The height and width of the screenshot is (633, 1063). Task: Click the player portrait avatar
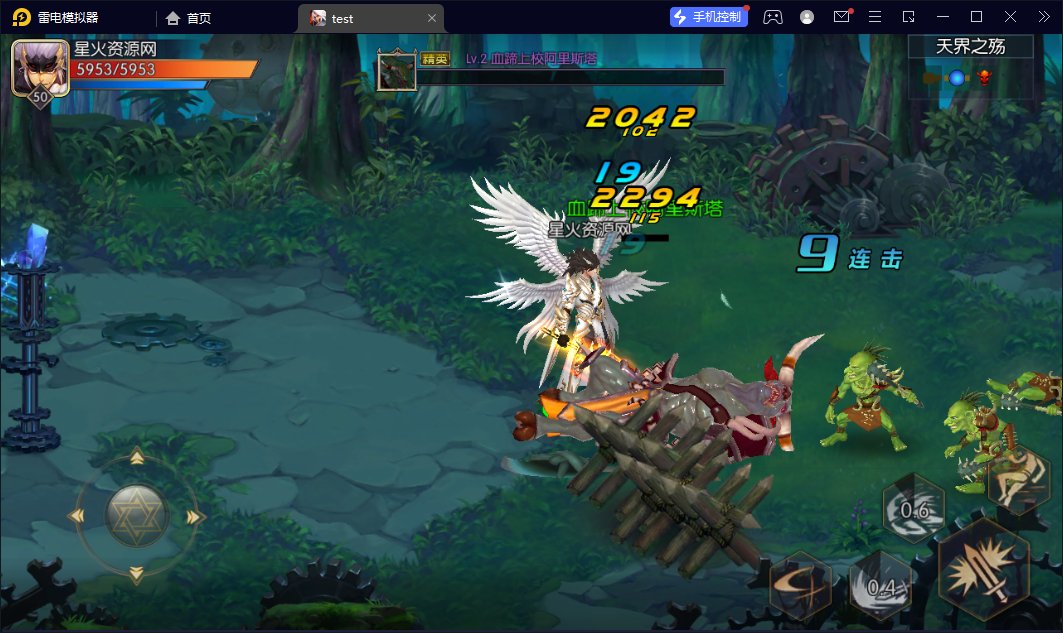(40, 67)
